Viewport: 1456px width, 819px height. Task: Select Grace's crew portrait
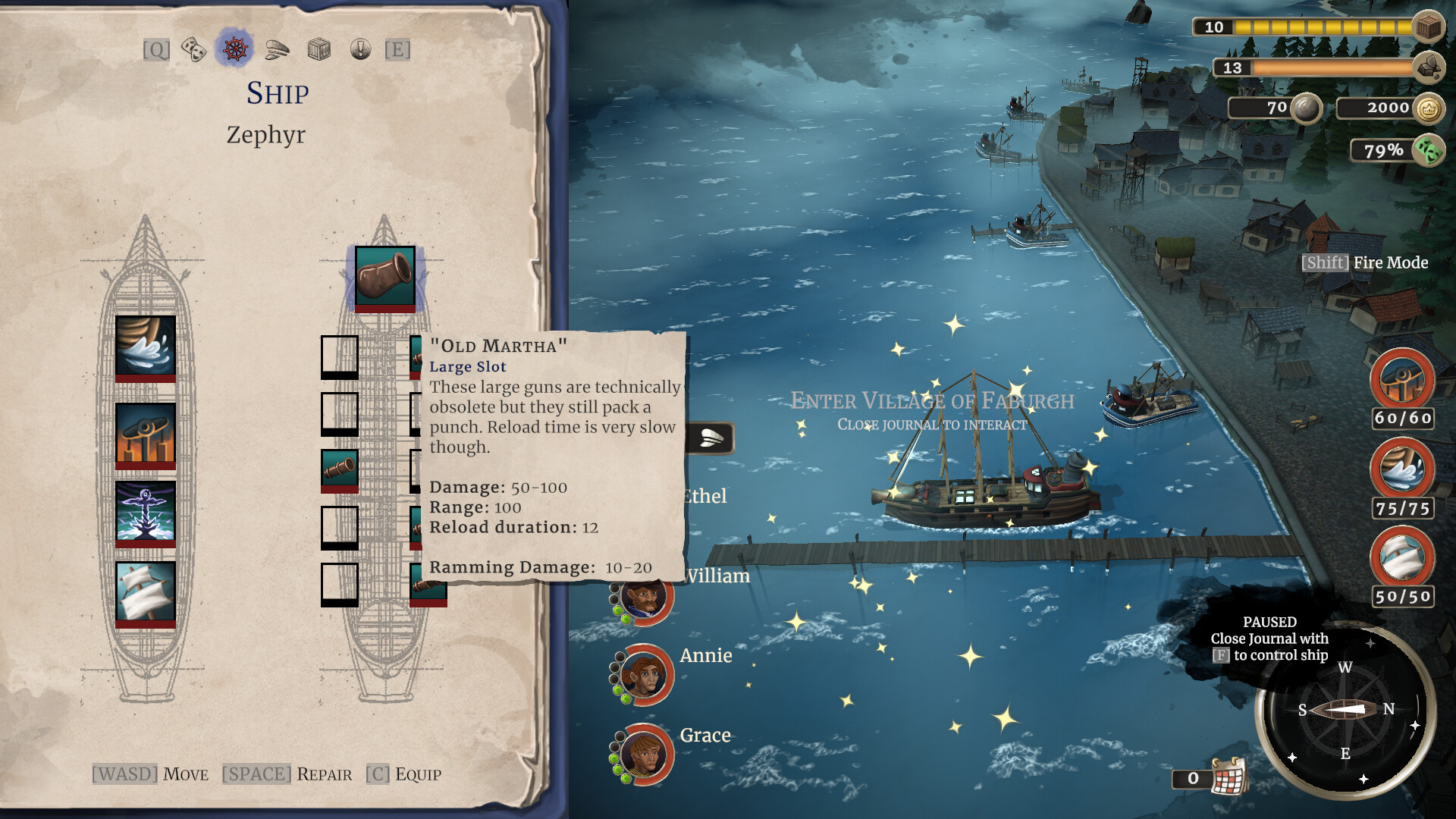pos(644,754)
